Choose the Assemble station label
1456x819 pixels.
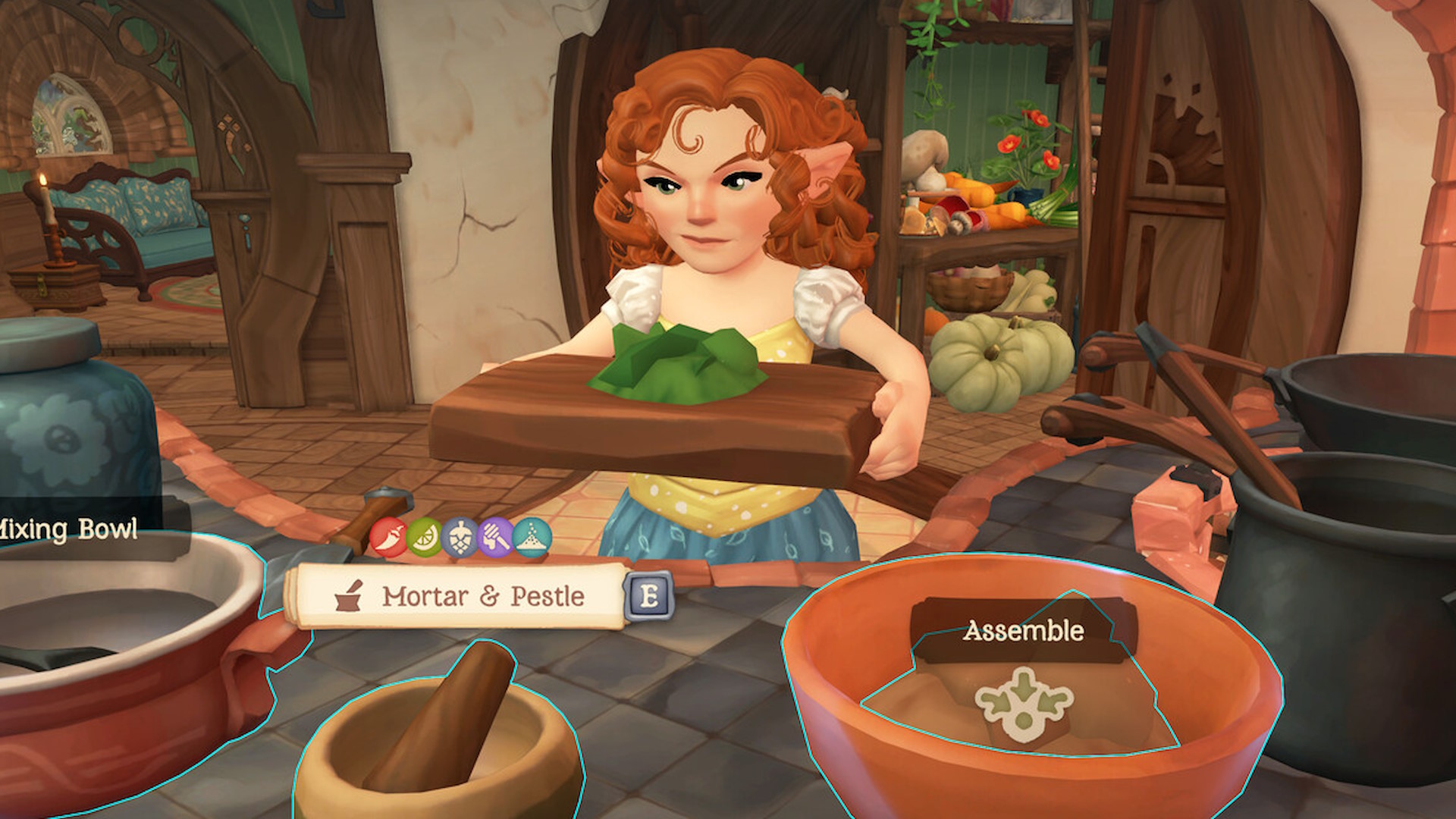click(x=1023, y=631)
